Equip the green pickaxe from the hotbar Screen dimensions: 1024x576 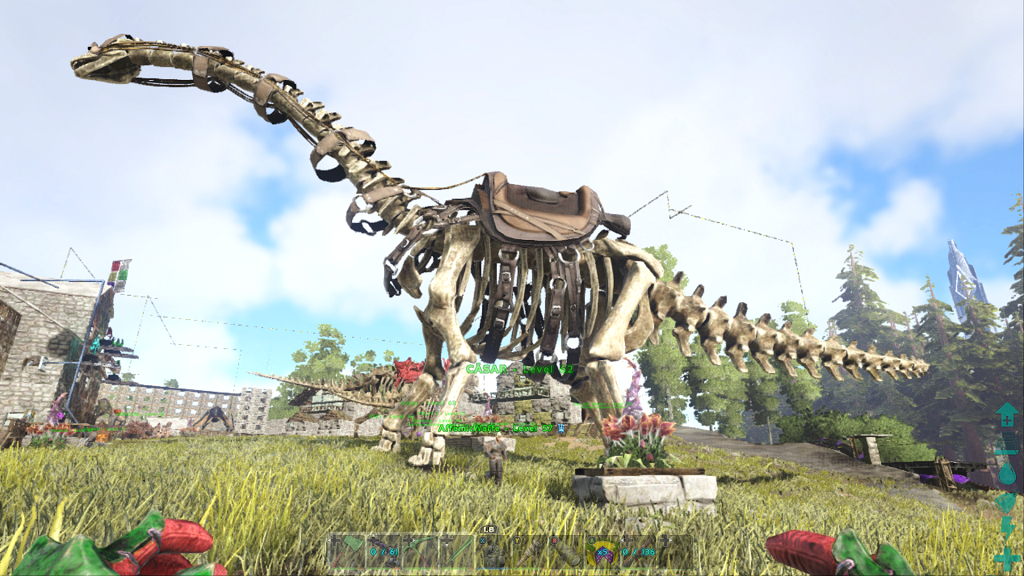(x=420, y=552)
